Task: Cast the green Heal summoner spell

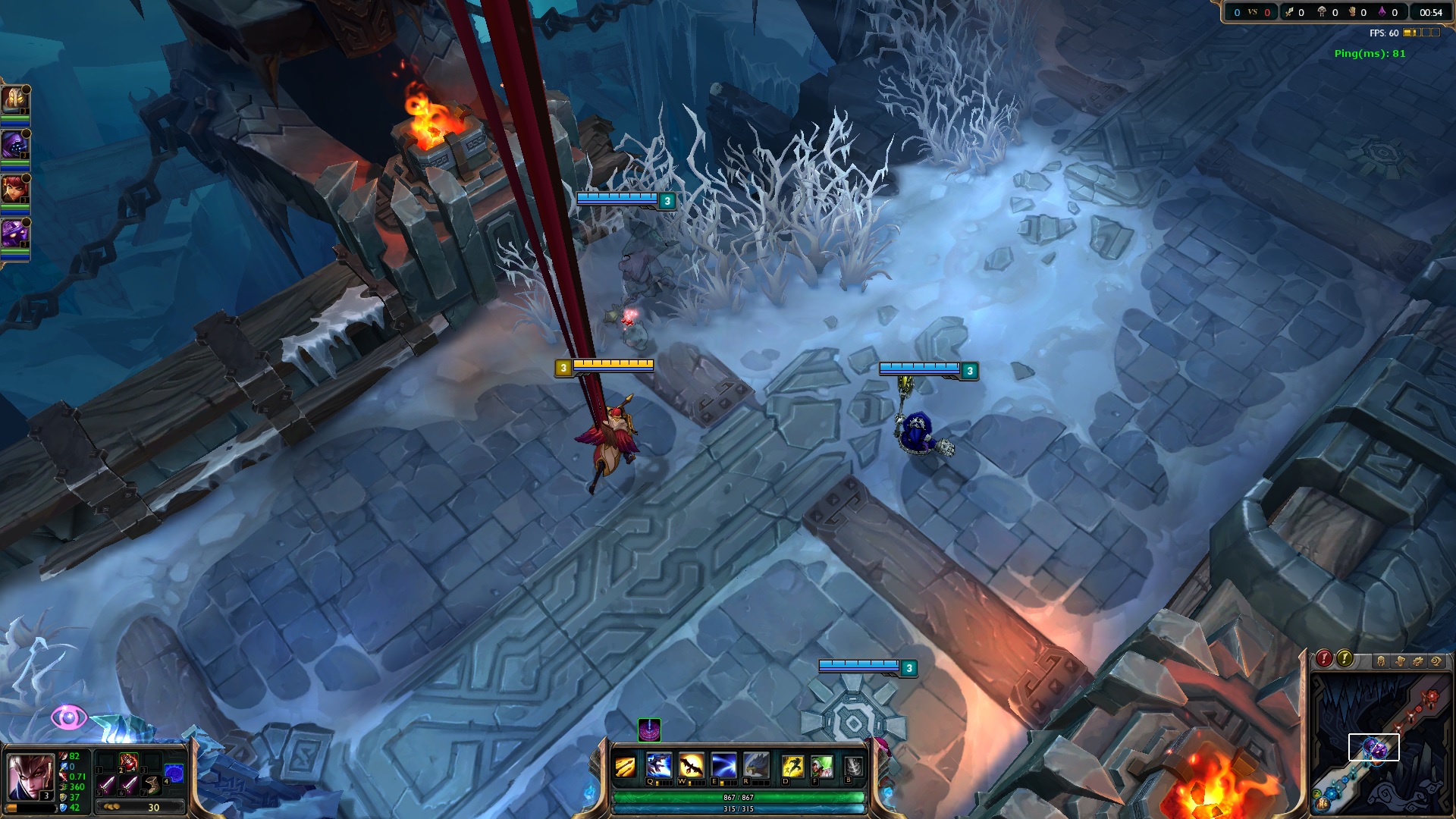Action: tap(821, 766)
